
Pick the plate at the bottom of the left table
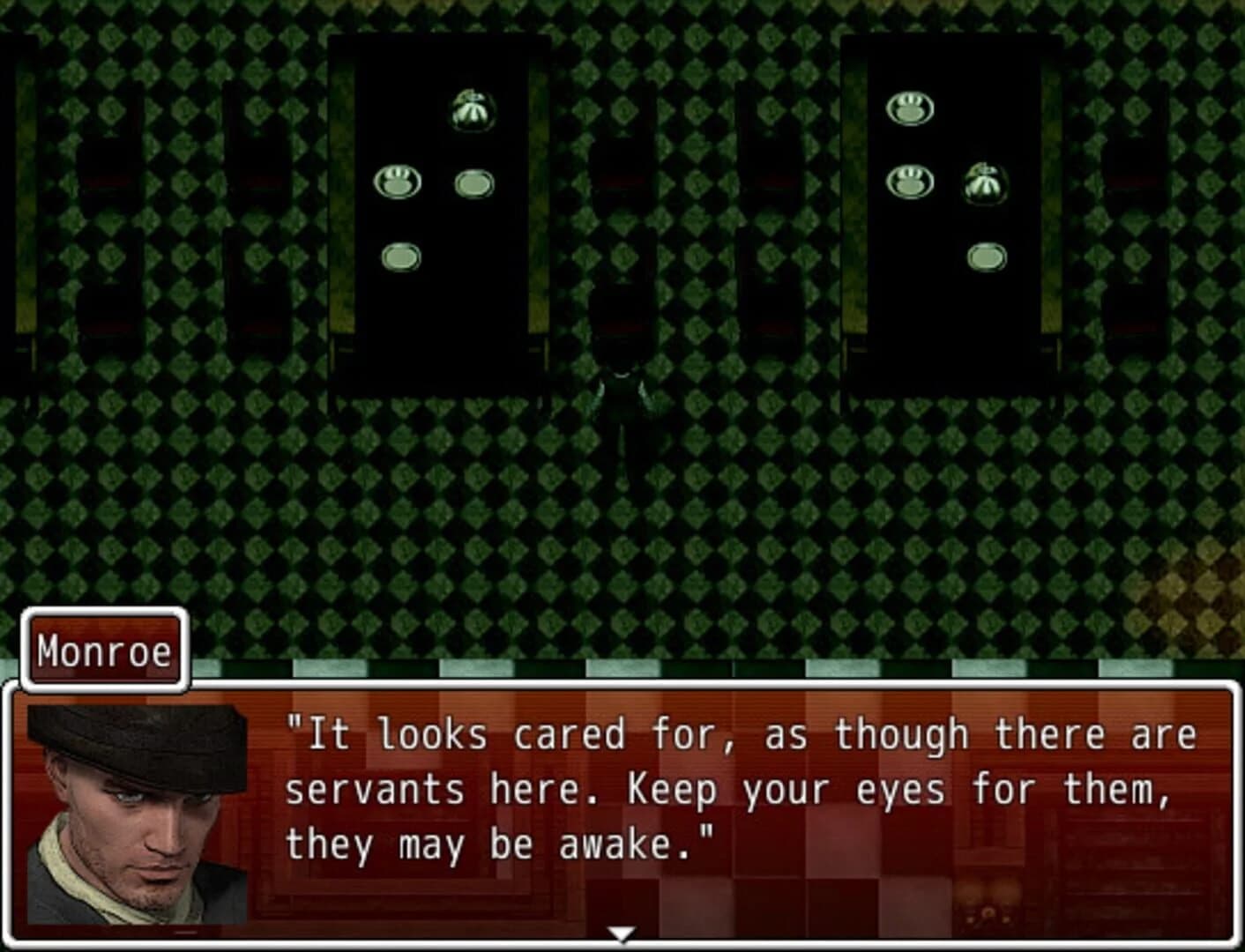click(401, 256)
